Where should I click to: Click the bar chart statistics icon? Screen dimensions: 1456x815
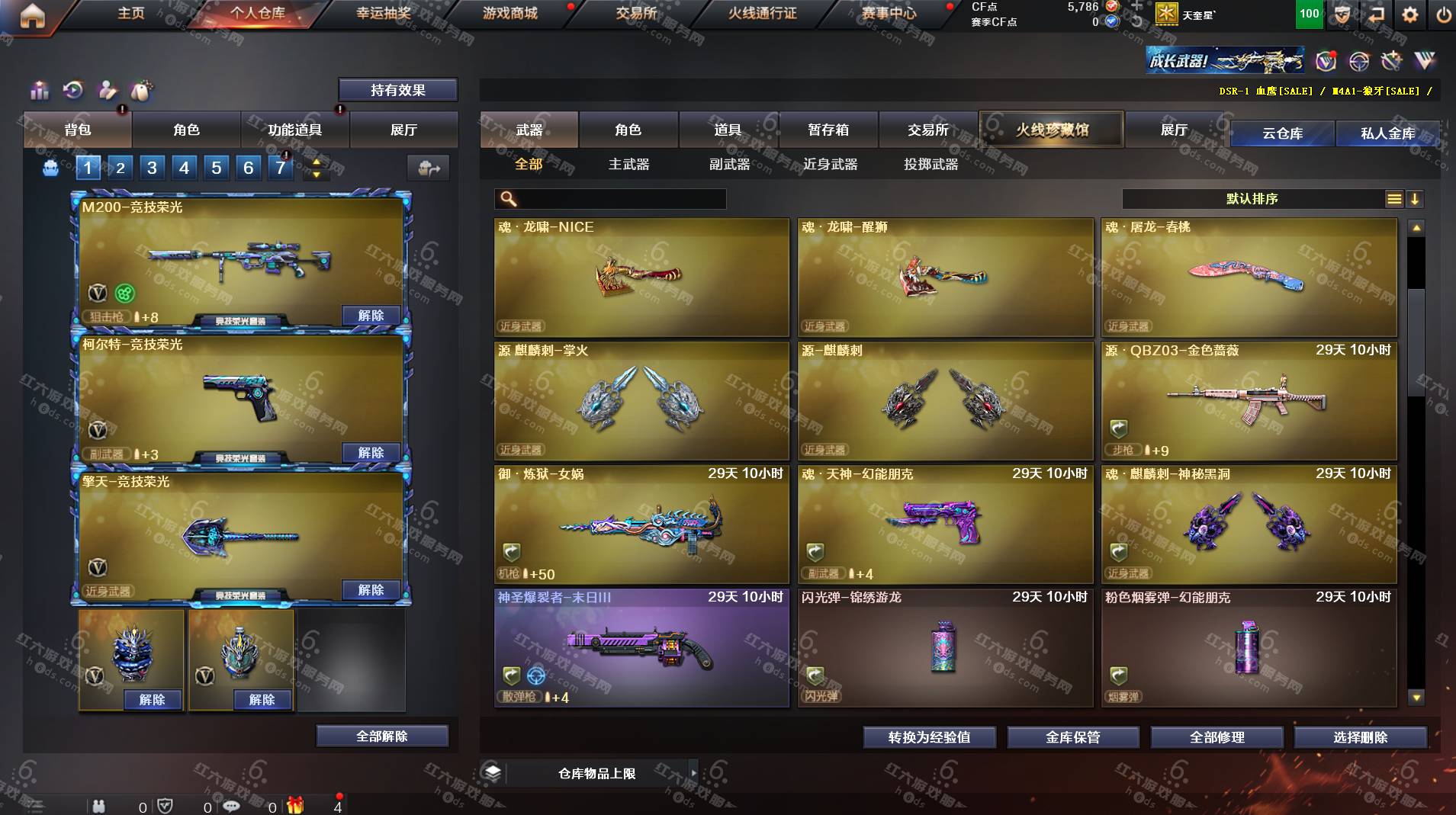[x=38, y=90]
